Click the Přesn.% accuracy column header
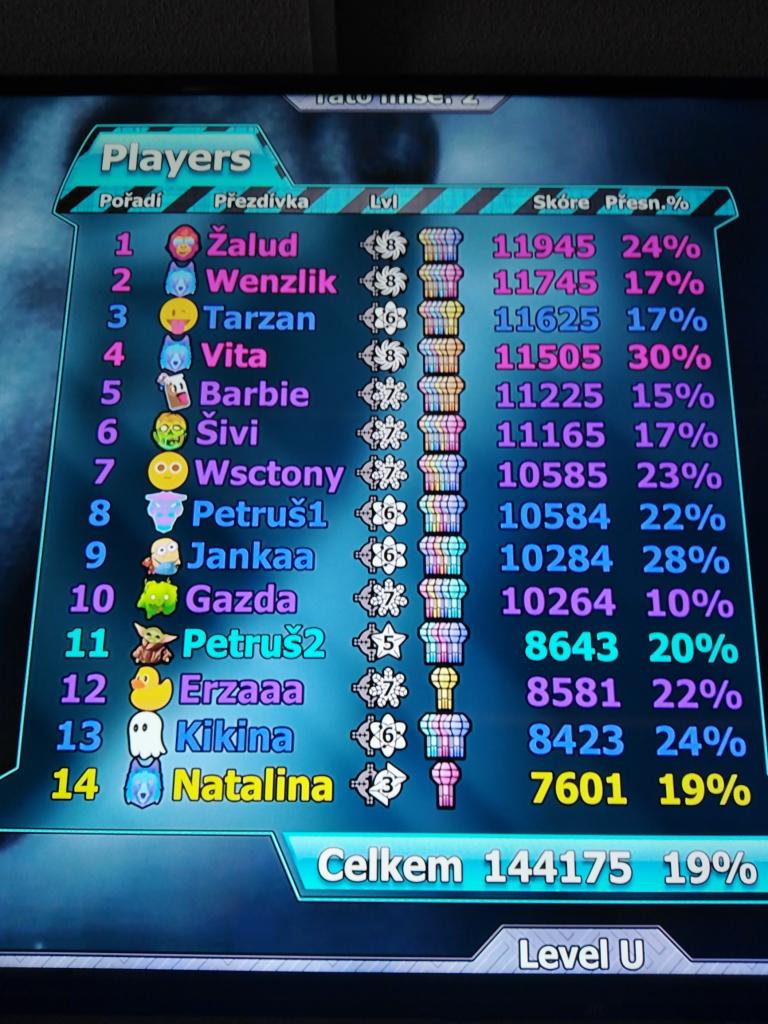This screenshot has height=1024, width=768. 647,202
